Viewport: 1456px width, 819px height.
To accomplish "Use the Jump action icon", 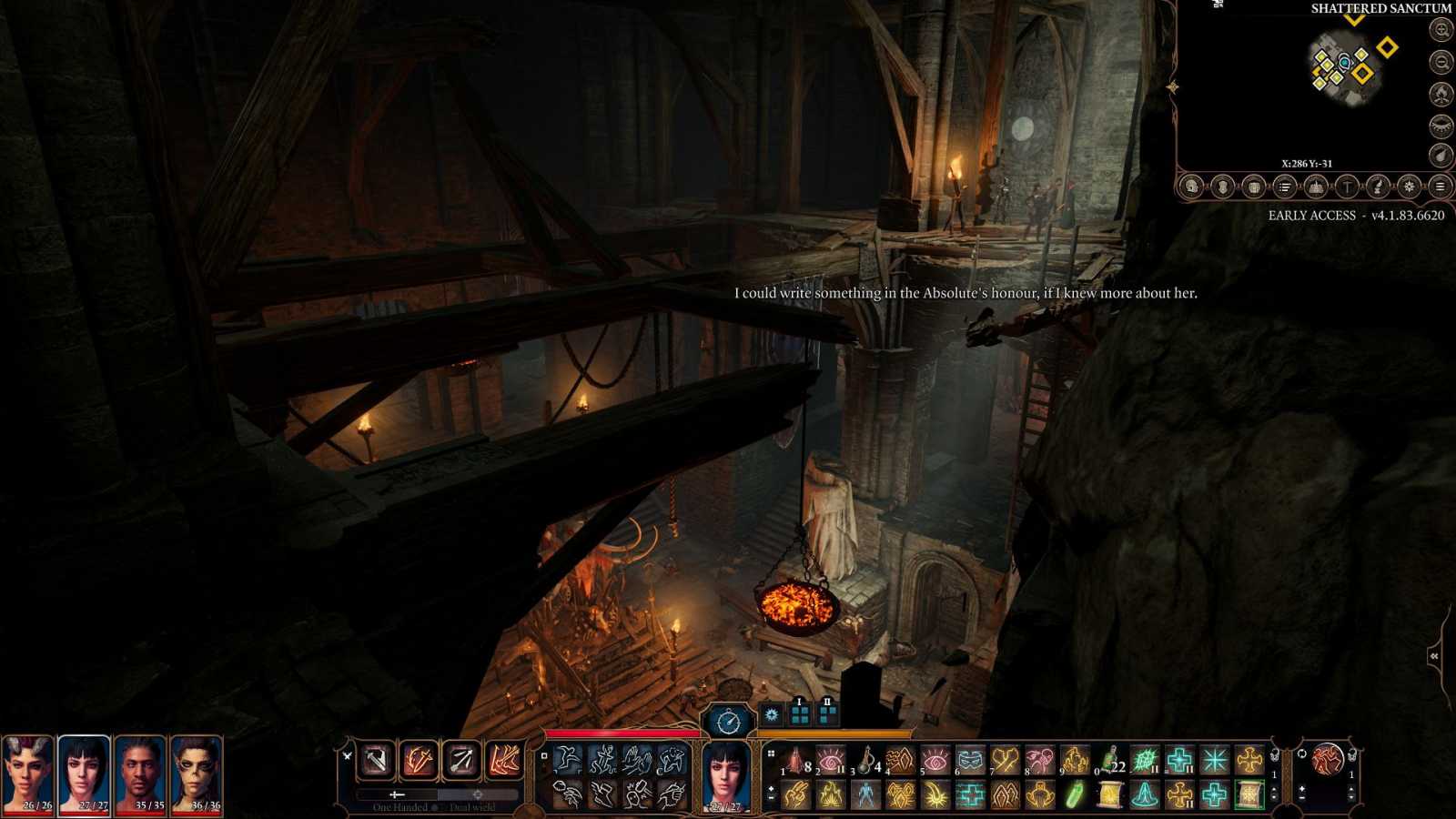I will (568, 759).
